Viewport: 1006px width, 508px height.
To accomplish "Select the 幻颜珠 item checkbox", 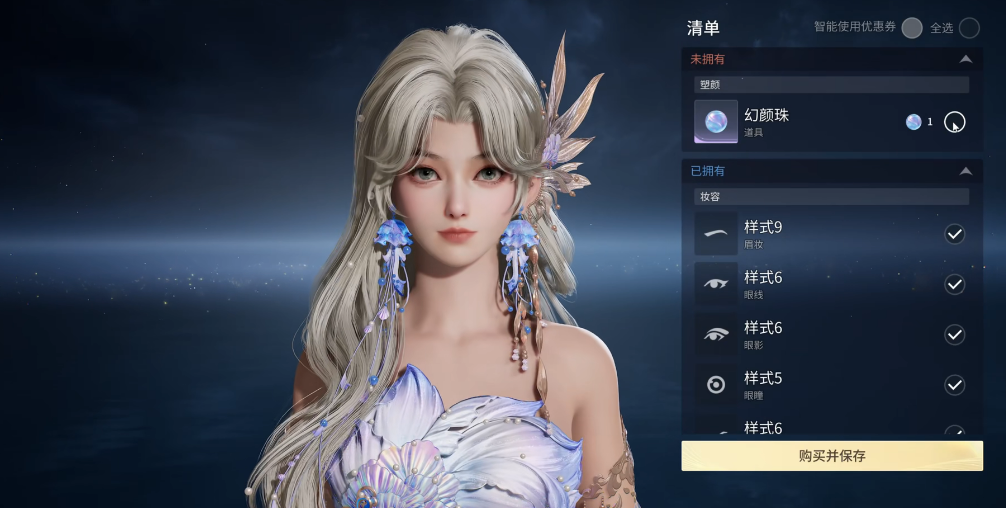I will [954, 122].
